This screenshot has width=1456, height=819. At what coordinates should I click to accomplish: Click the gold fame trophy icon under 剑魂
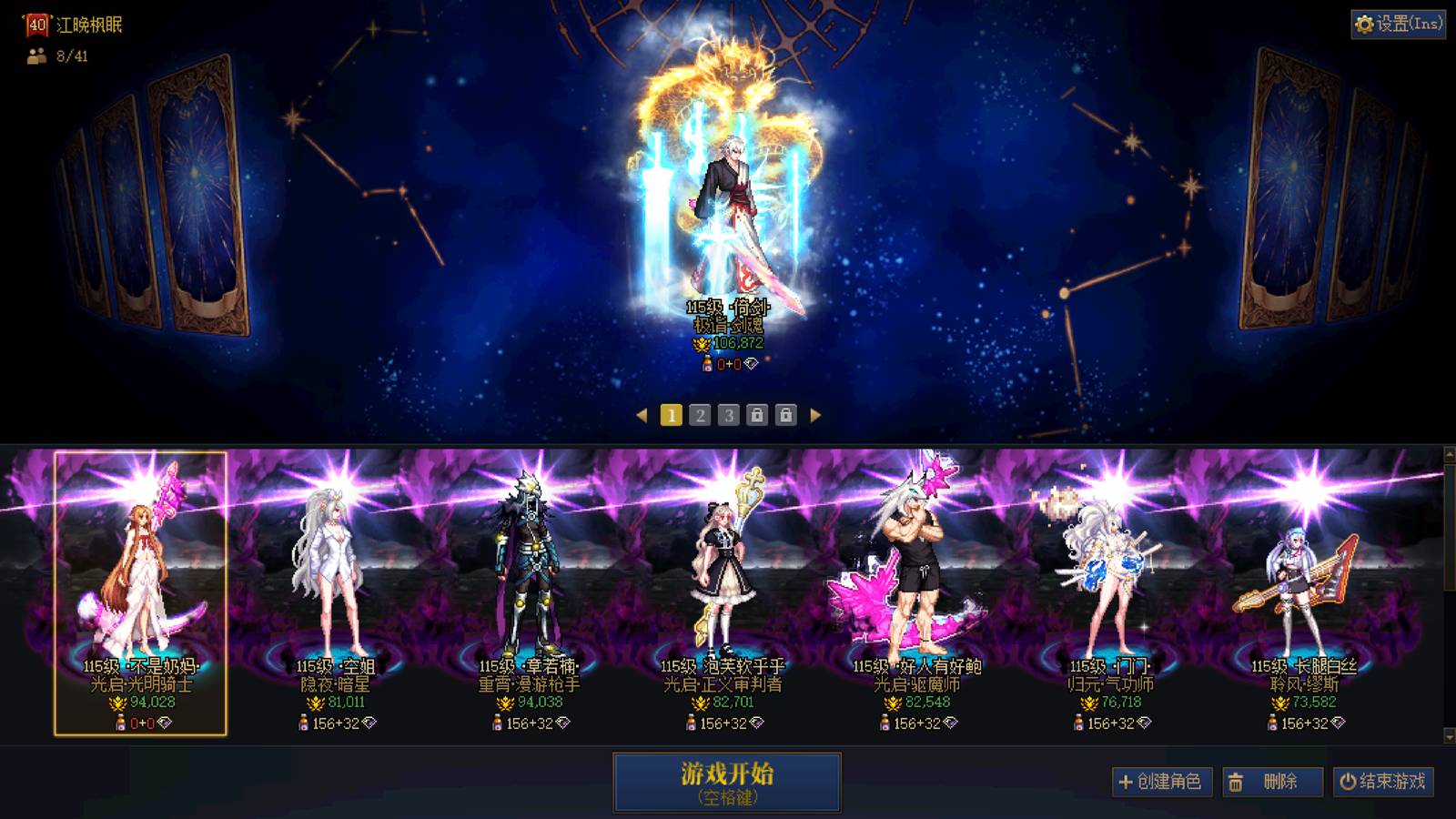pos(702,344)
